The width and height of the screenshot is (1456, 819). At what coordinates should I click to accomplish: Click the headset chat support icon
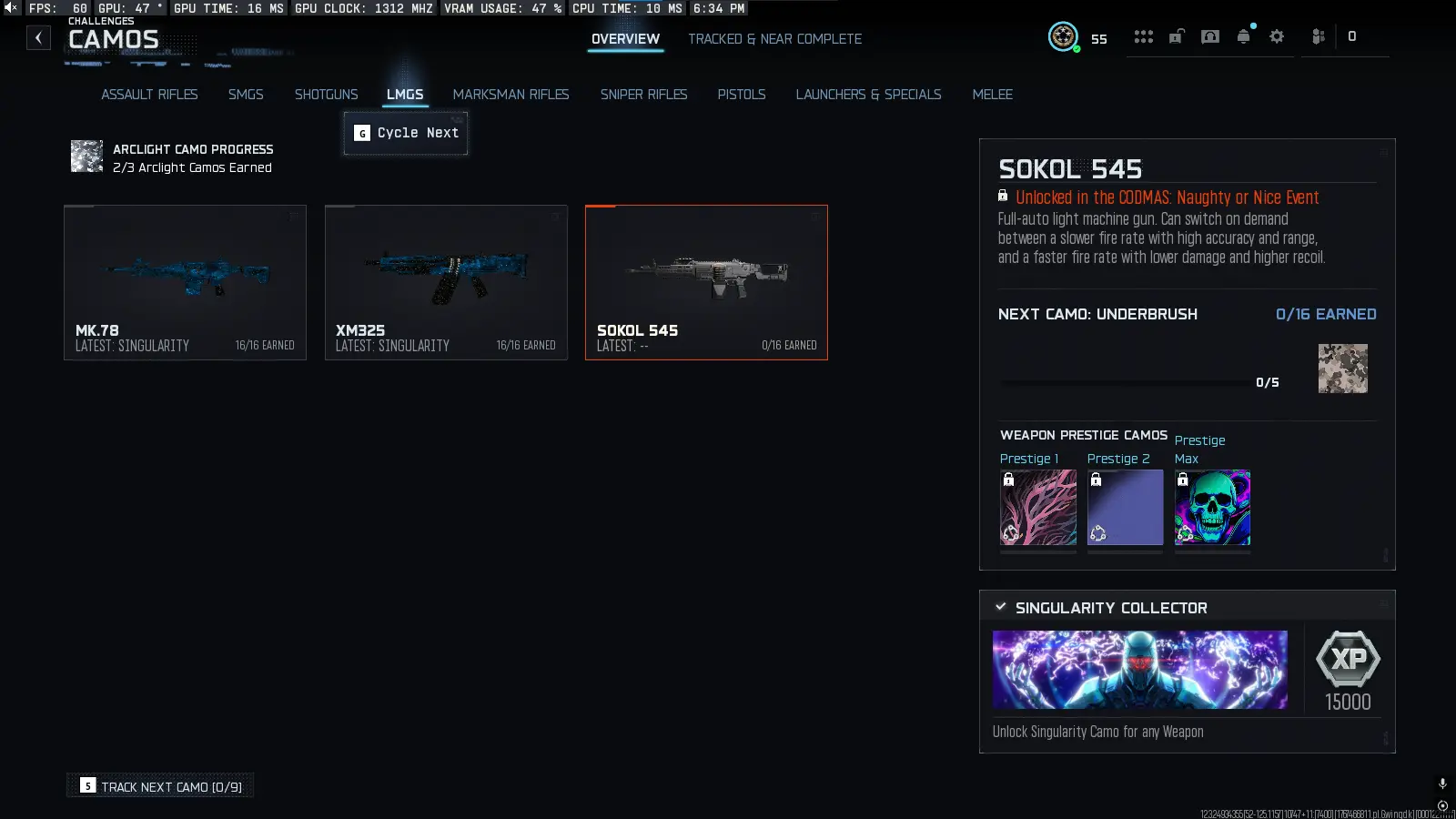click(1210, 37)
